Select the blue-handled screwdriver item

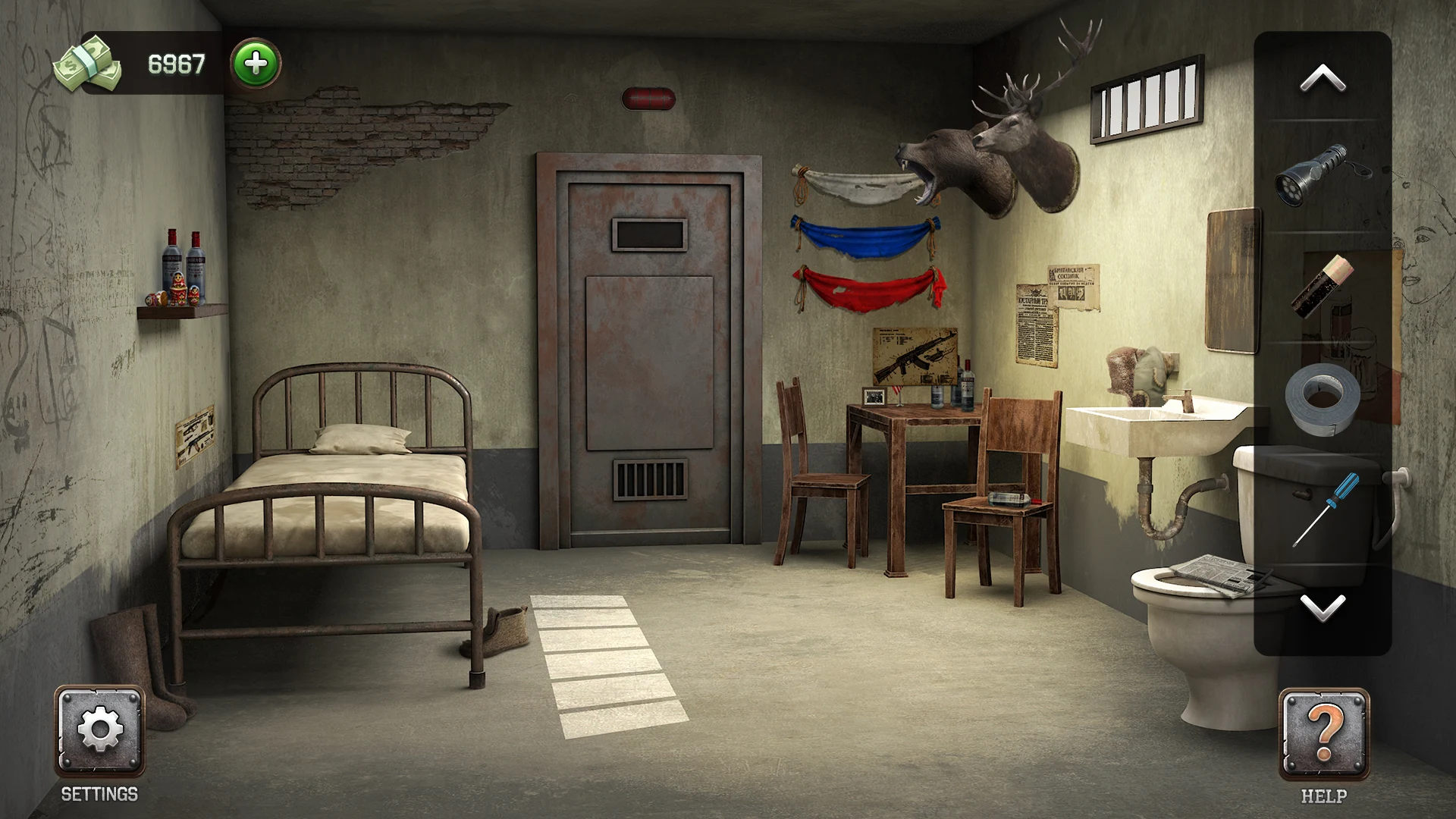click(1326, 509)
